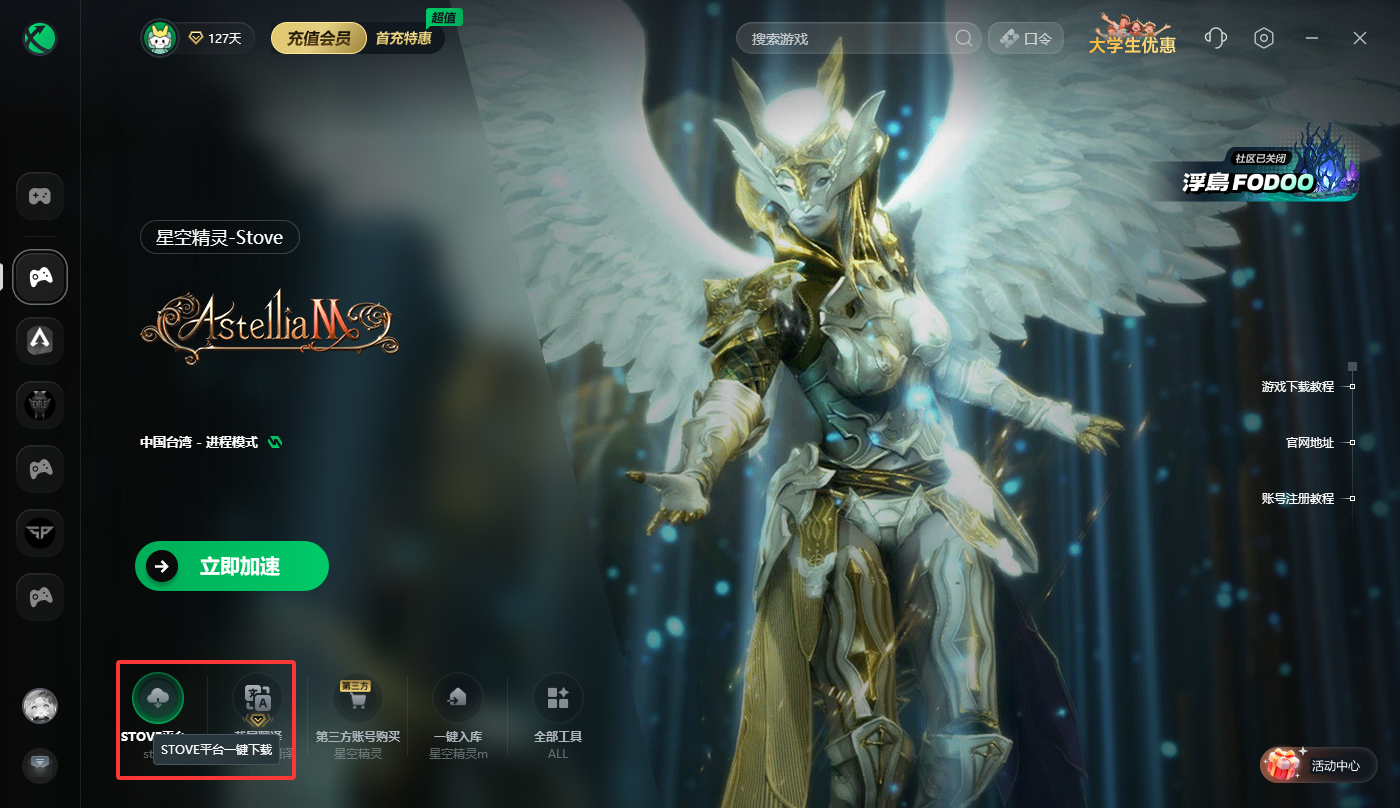Open the 大学生优惠 student discount banner
This screenshot has width=1400, height=808.
tap(1132, 37)
